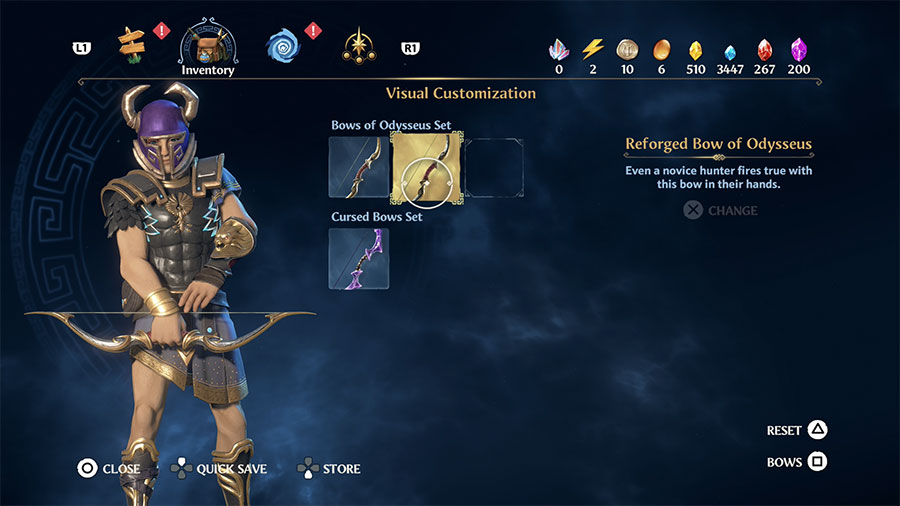Viewport: 900px width, 506px height.
Task: Open the golden emblem tab
Action: (x=358, y=45)
